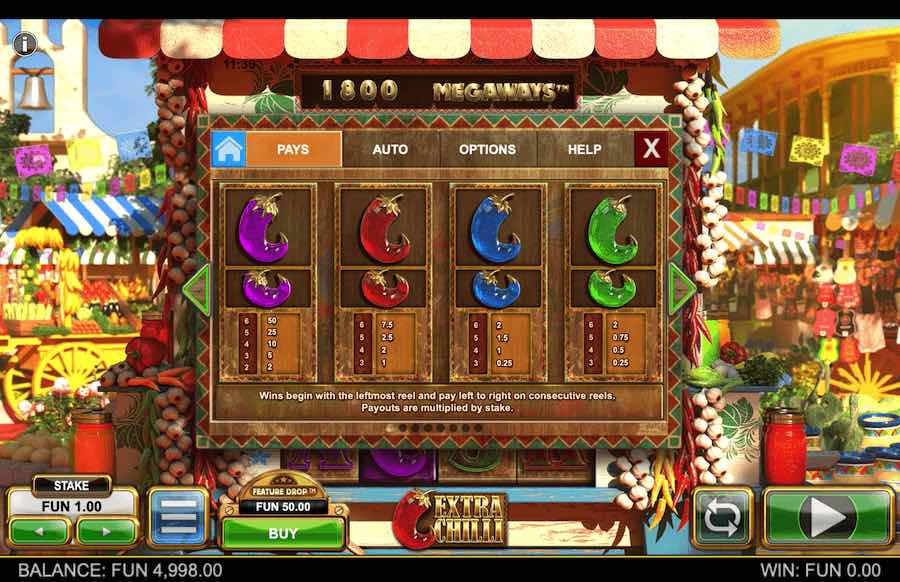This screenshot has width=900, height=582.
Task: Activate the autoplay loop button
Action: pos(721,517)
